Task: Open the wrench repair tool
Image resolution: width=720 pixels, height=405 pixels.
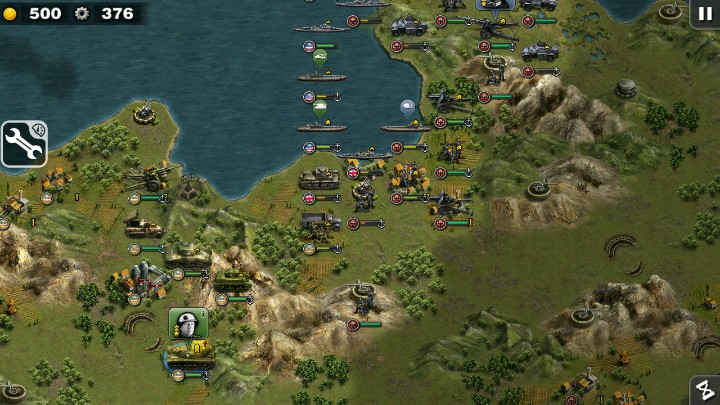Action: [23, 144]
